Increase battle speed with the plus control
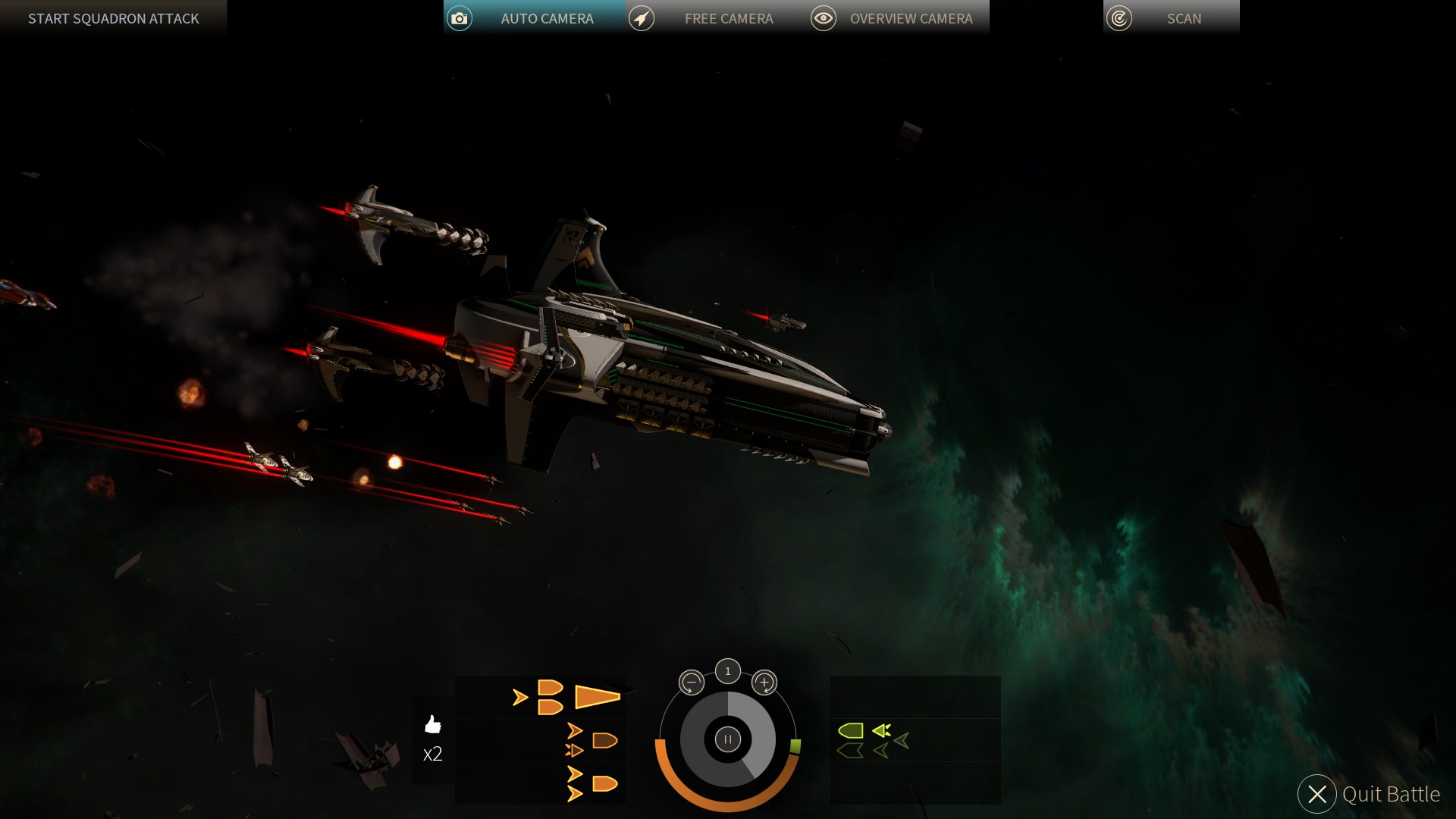 pos(764,682)
